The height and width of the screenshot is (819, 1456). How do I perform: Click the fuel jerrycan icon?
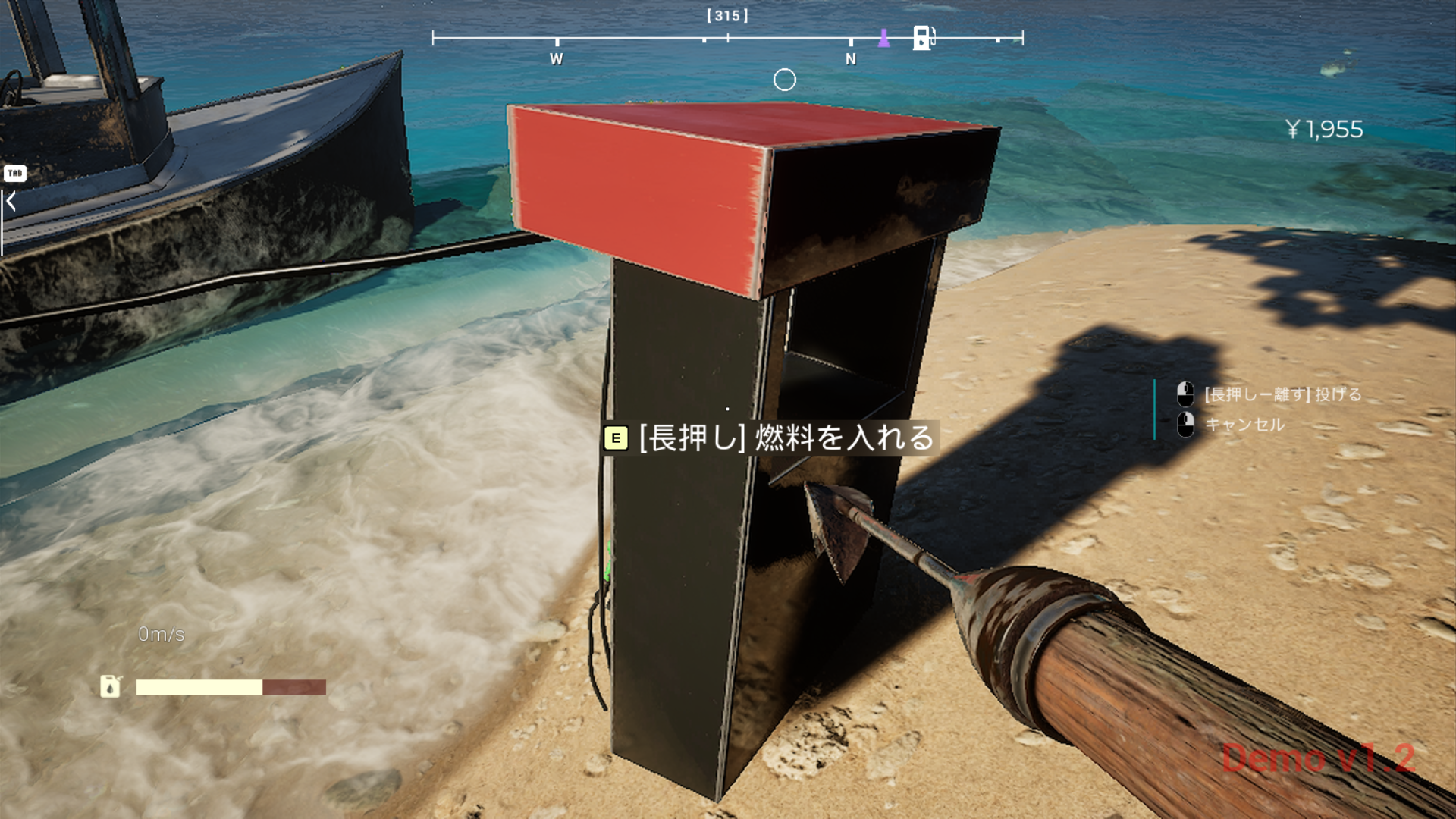(111, 686)
